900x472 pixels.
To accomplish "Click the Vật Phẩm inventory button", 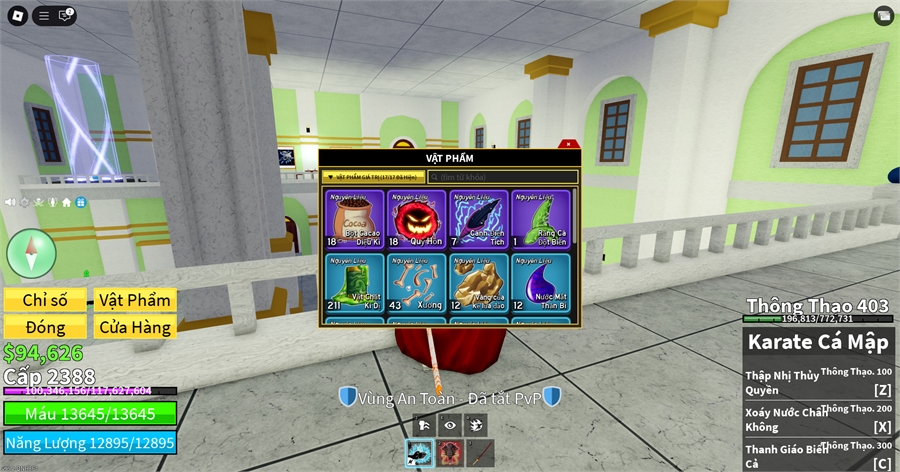I will tap(136, 300).
